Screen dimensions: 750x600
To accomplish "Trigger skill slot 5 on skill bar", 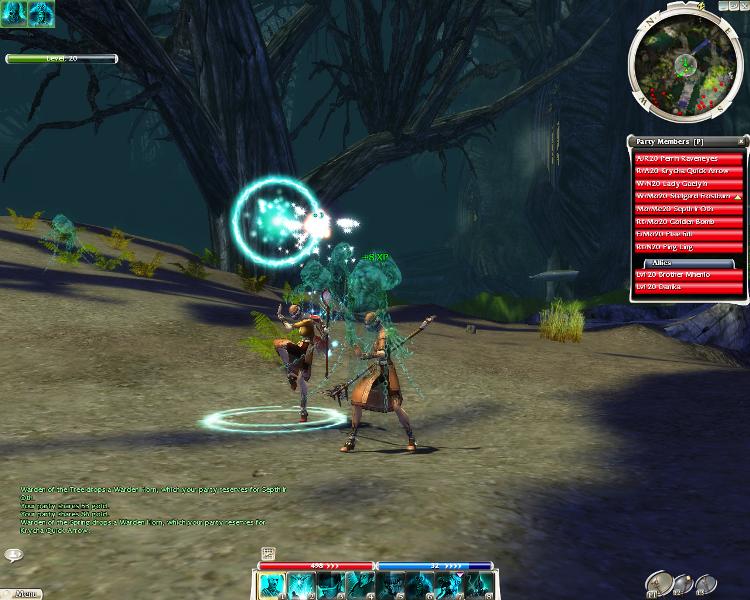I will [391, 585].
